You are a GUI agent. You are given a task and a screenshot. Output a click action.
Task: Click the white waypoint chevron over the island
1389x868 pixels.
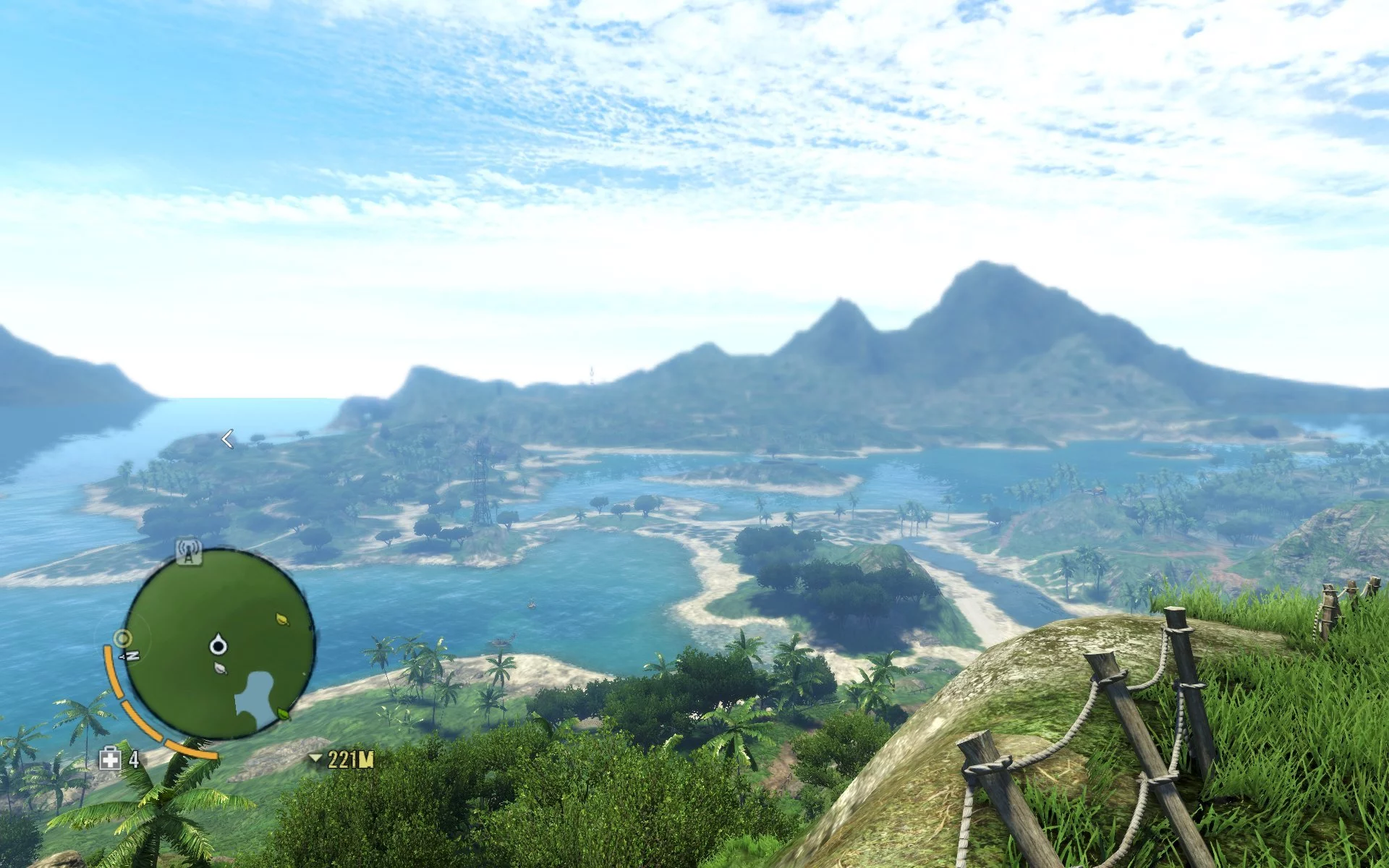click(x=227, y=439)
